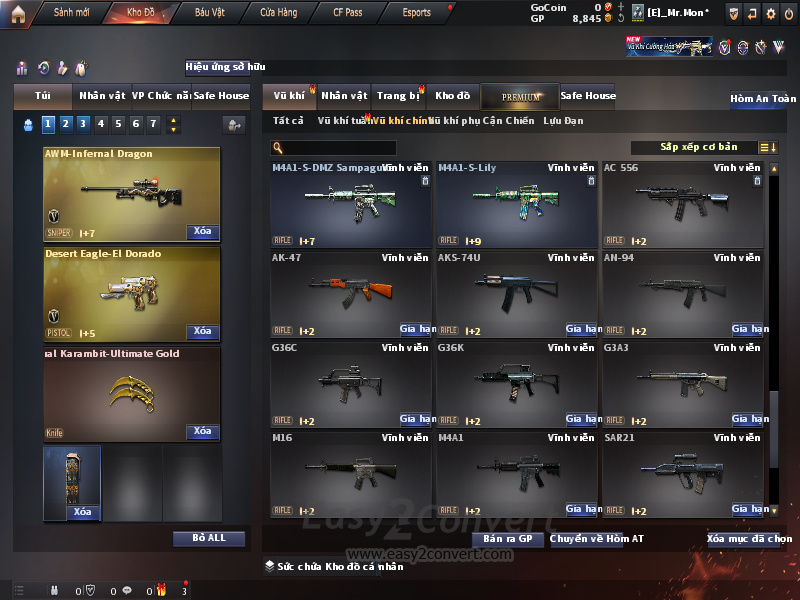The height and width of the screenshot is (600, 800).
Task: Open the Esports menu
Action: pos(416,13)
